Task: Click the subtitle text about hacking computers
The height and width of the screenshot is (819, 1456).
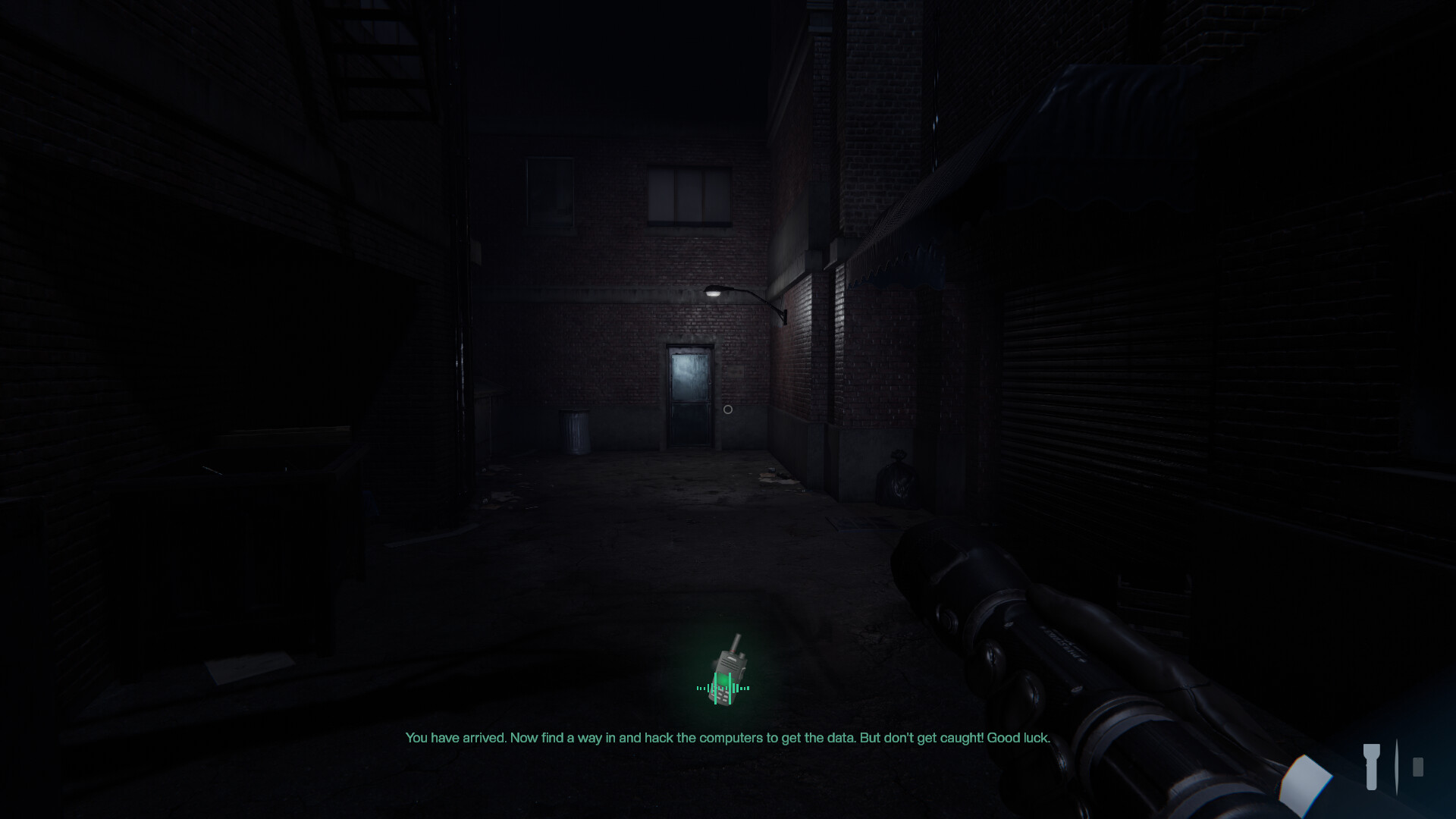Action: pyautogui.click(x=728, y=736)
